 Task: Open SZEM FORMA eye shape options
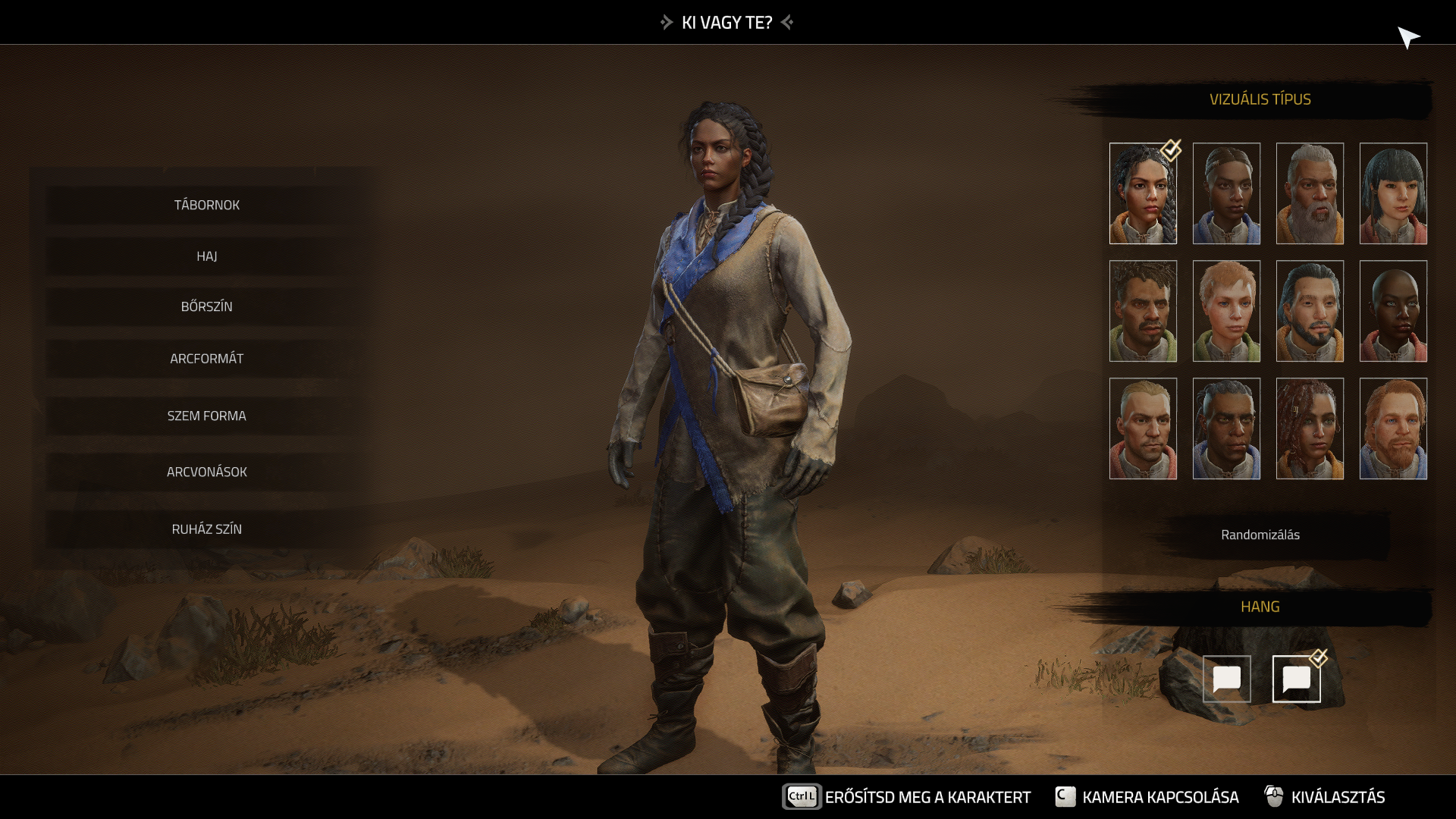pyautogui.click(x=206, y=416)
